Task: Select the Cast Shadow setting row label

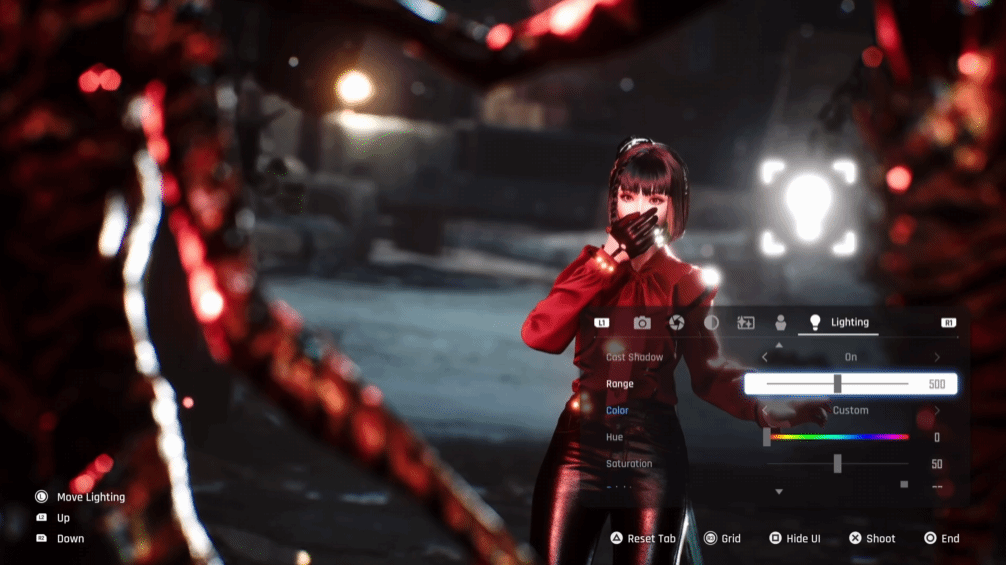Action: point(634,357)
